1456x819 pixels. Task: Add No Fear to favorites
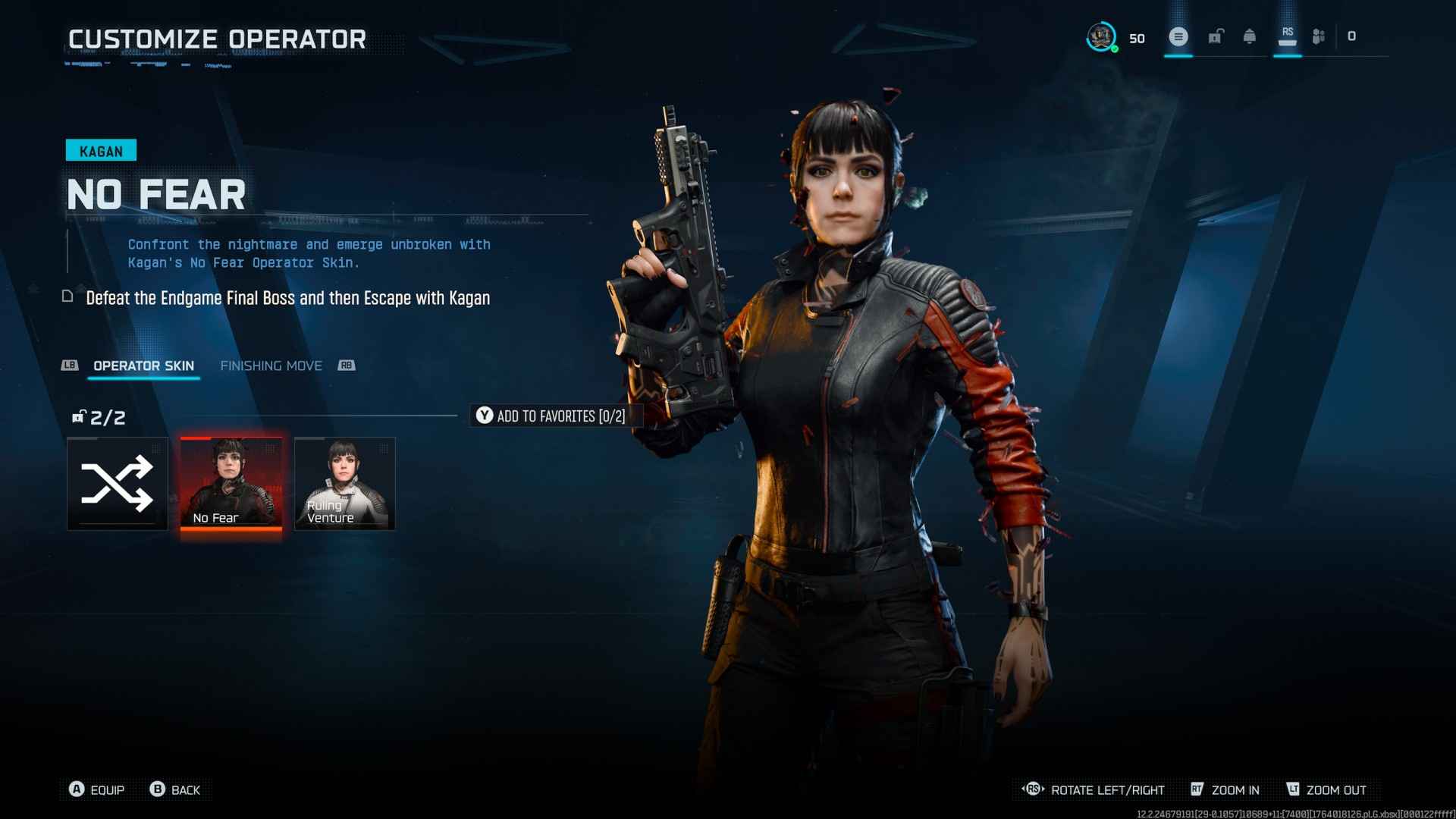551,416
